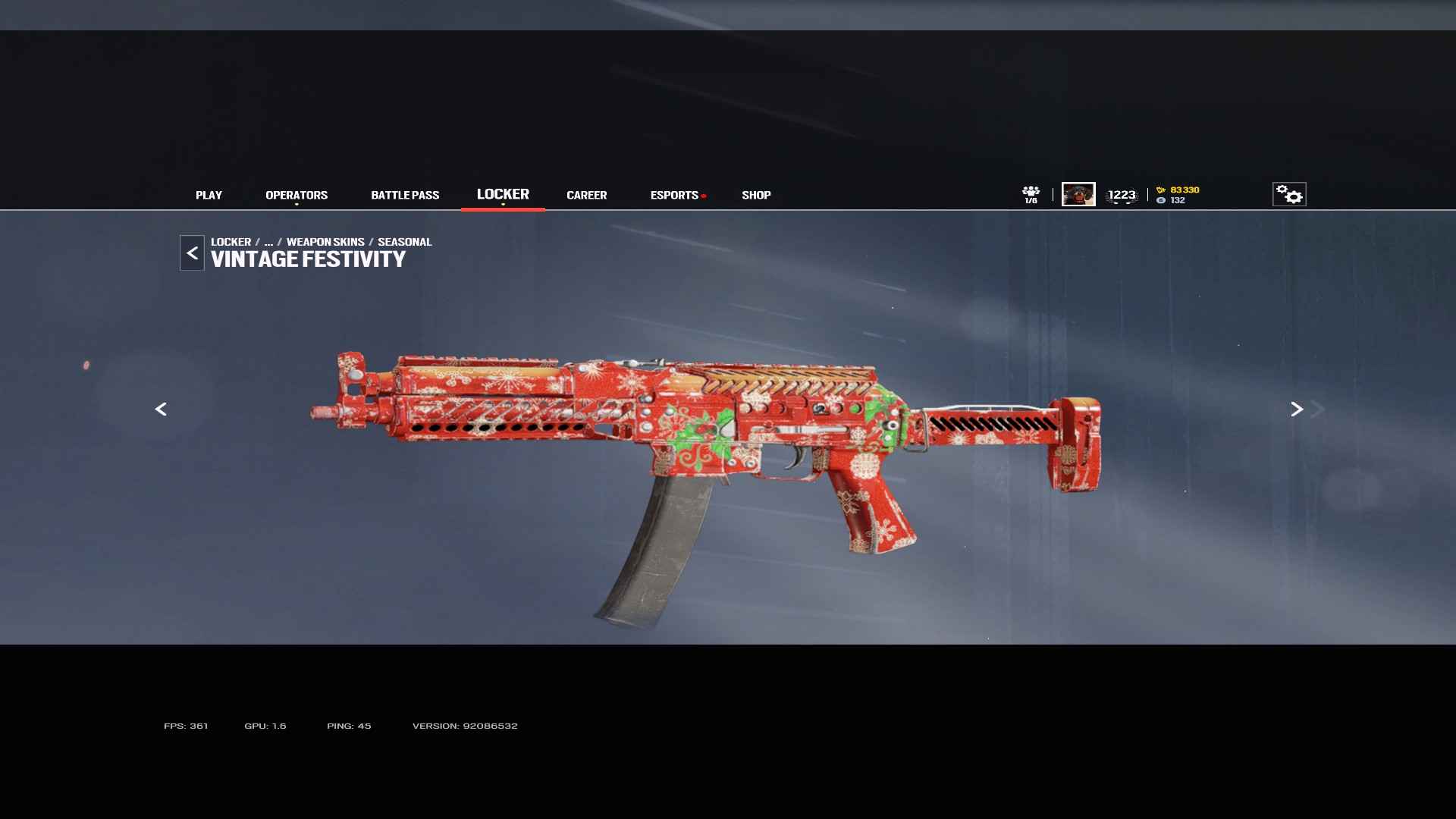
Task: Select the Locker tab
Action: pyautogui.click(x=503, y=194)
